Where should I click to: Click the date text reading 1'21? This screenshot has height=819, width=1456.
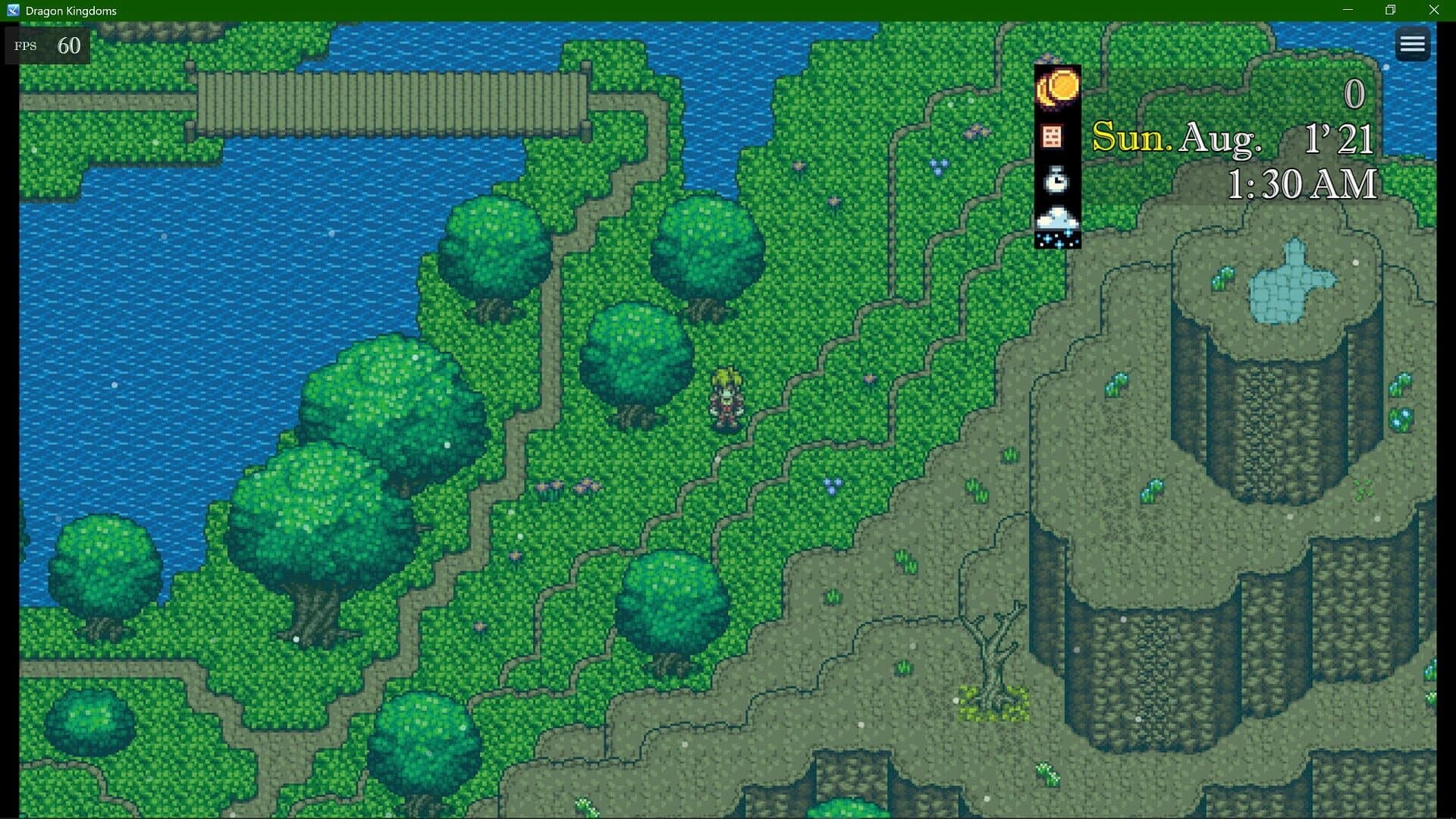point(1338,138)
